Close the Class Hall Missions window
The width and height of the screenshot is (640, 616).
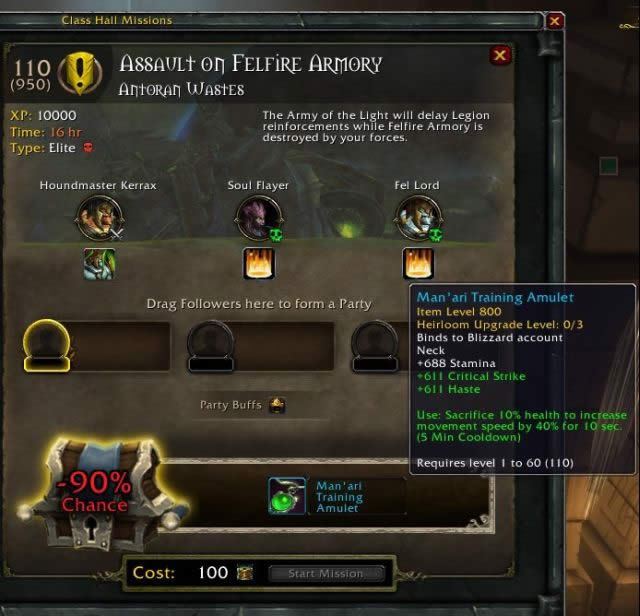coord(556,20)
